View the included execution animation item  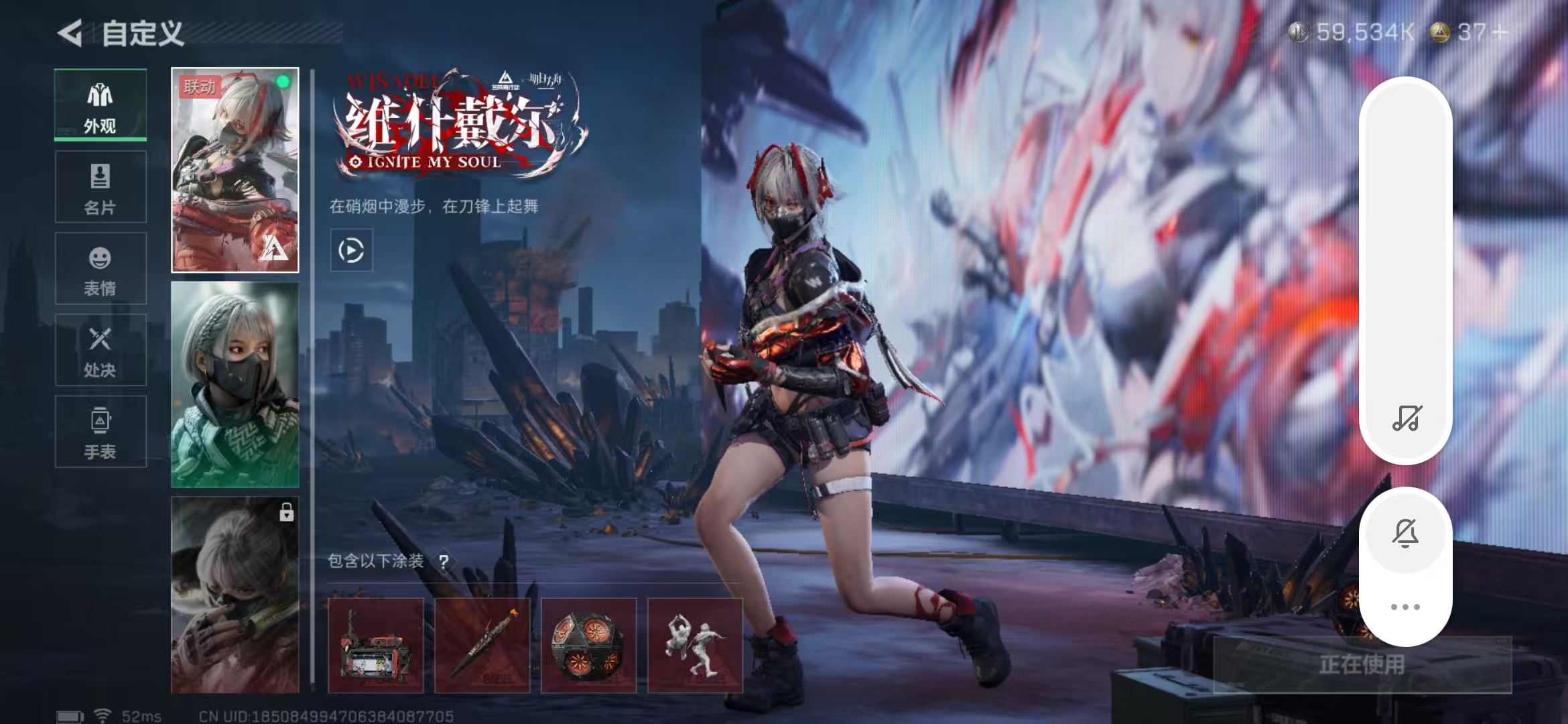click(695, 645)
